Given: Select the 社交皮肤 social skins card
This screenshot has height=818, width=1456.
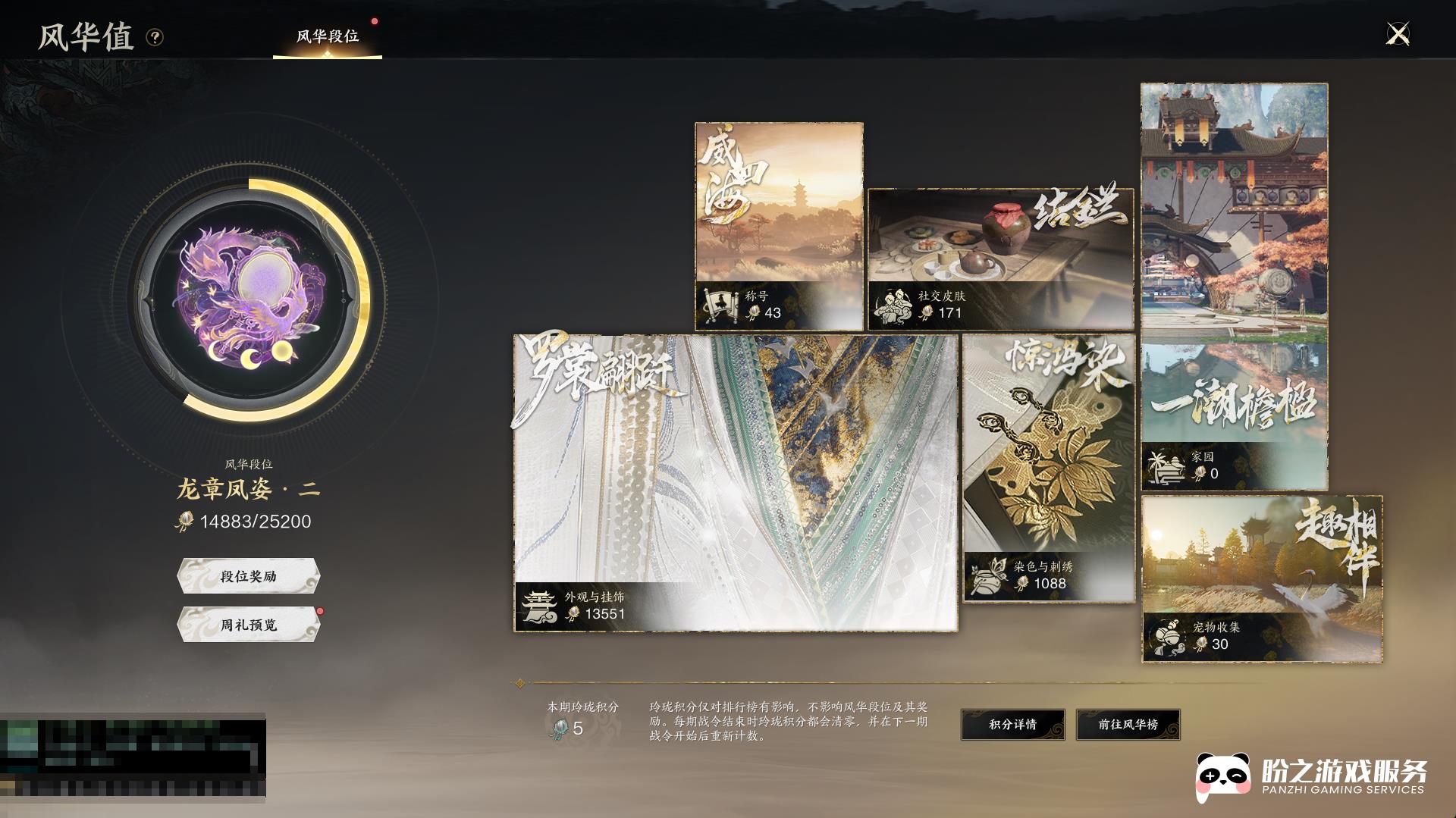Looking at the screenshot, I should click(x=1000, y=259).
